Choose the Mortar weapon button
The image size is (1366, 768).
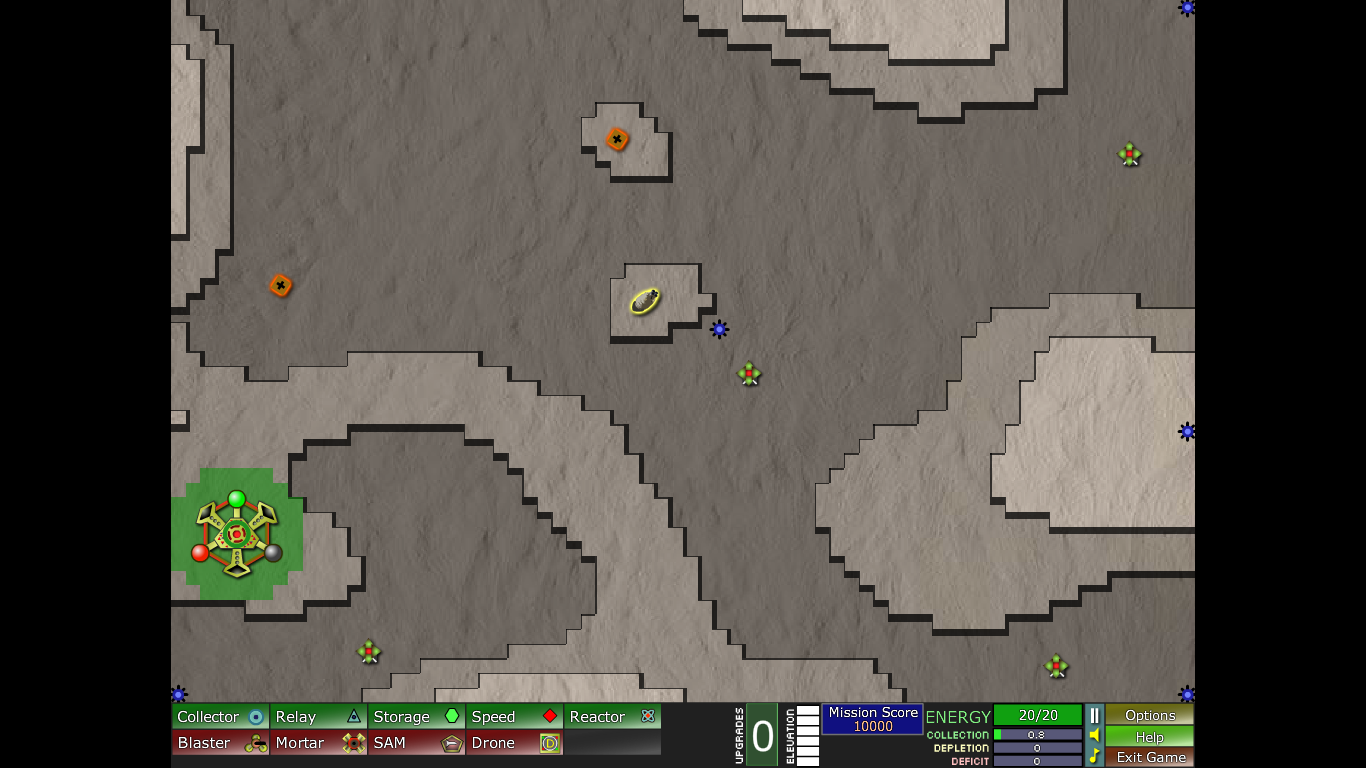[318, 743]
